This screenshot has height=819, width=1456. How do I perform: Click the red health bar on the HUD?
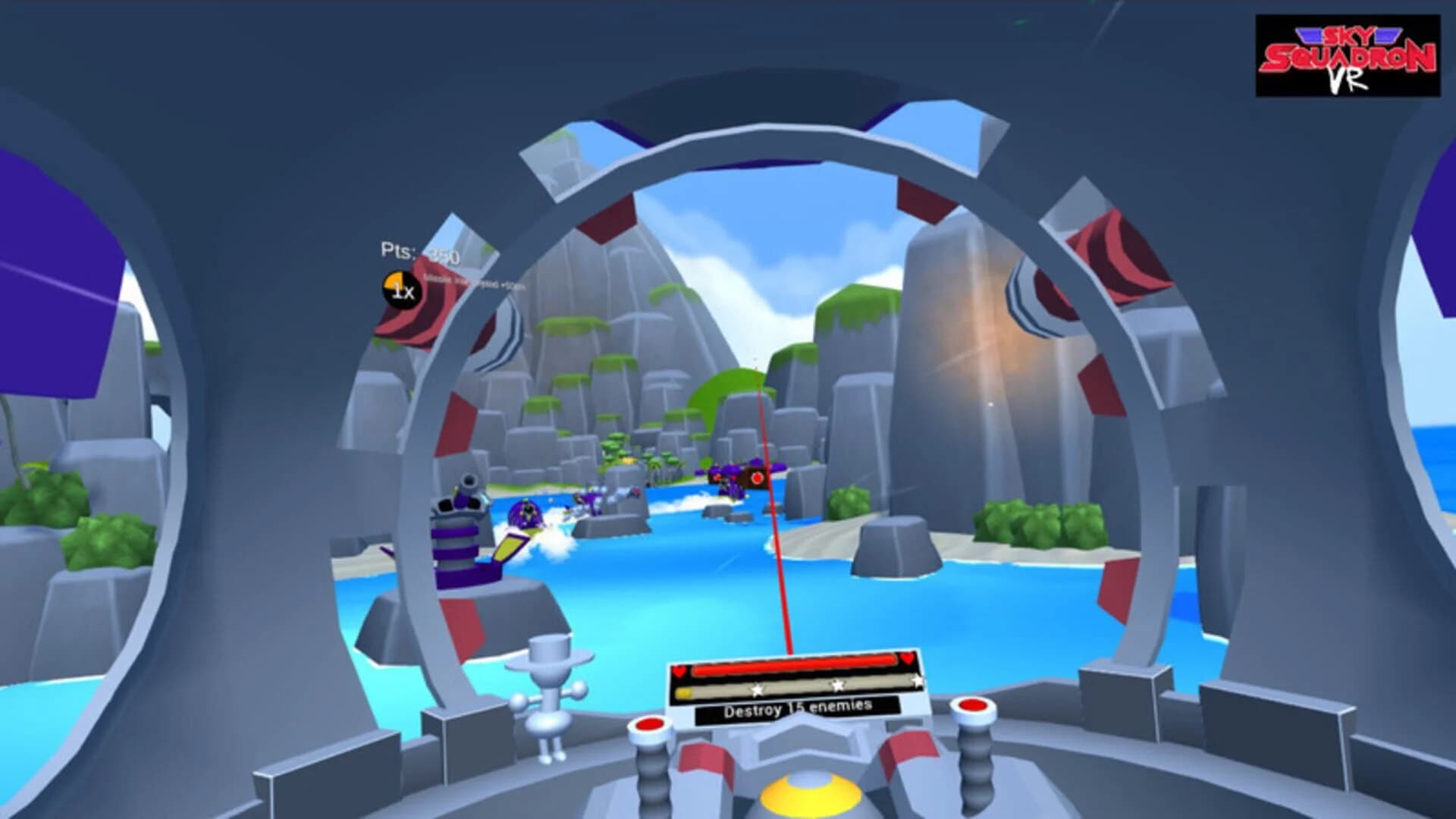795,663
